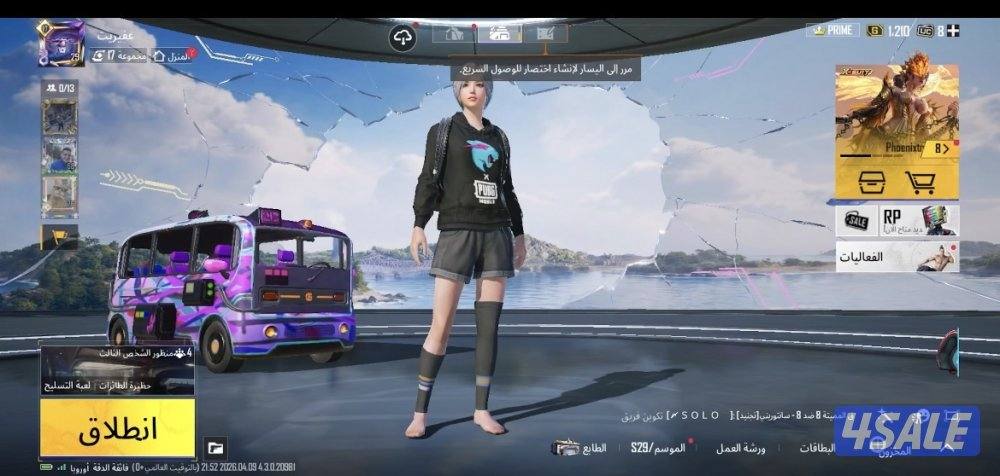Image resolution: width=1000 pixels, height=476 pixels.
Task: Open the SALE tag offer
Action: point(857,220)
